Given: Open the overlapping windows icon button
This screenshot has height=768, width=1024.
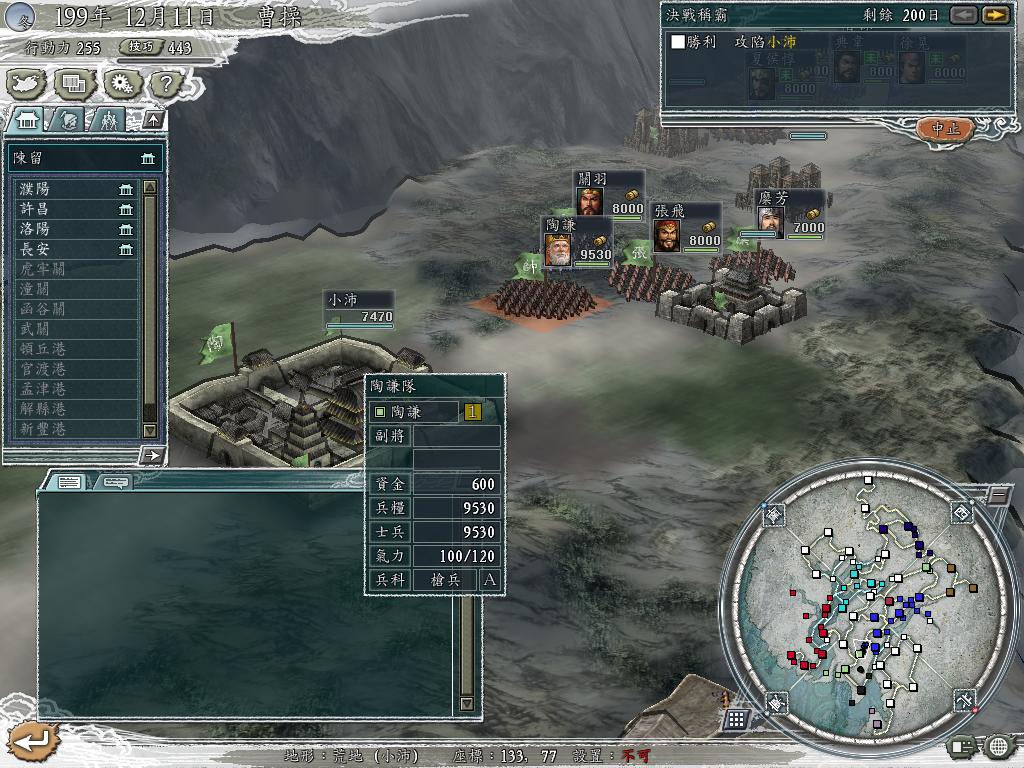Looking at the screenshot, I should (72, 83).
